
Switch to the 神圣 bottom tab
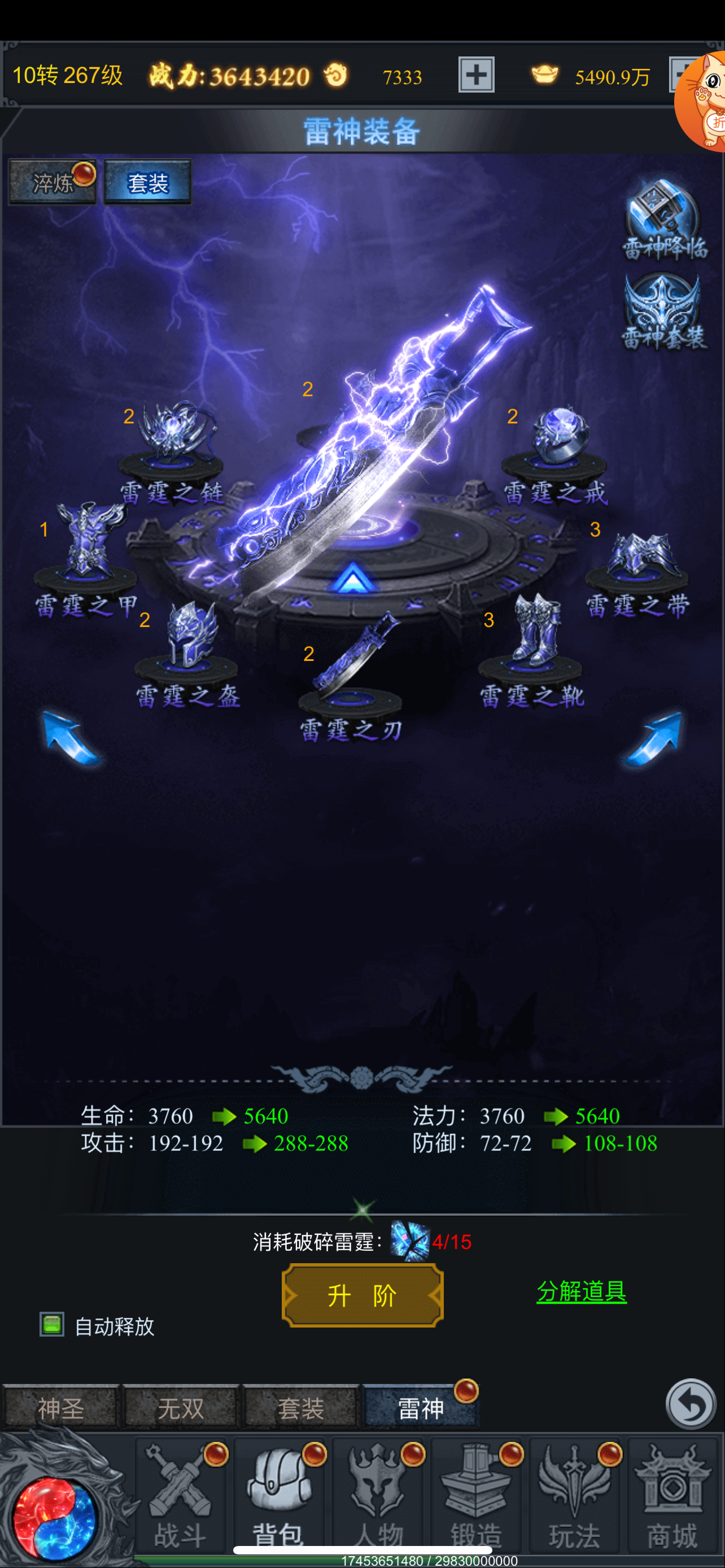tap(60, 1407)
